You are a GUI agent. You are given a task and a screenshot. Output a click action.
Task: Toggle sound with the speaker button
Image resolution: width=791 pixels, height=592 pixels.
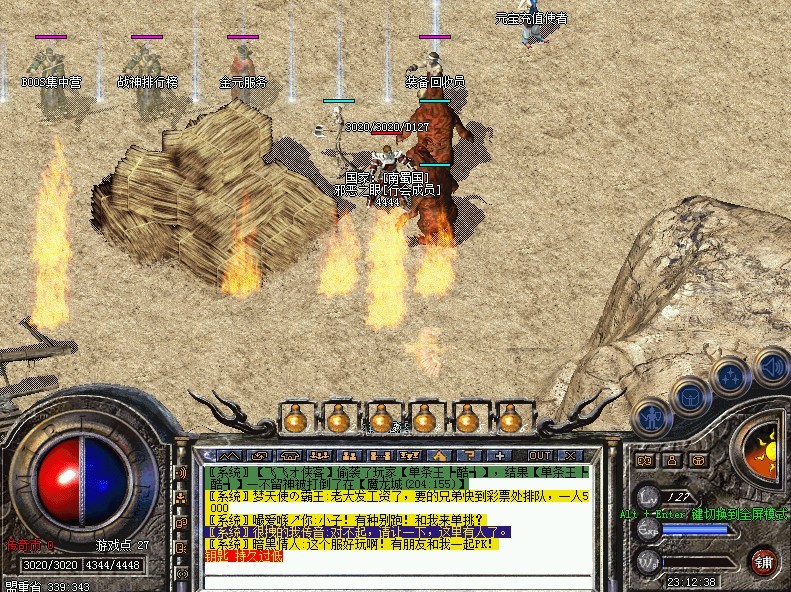pyautogui.click(x=771, y=366)
